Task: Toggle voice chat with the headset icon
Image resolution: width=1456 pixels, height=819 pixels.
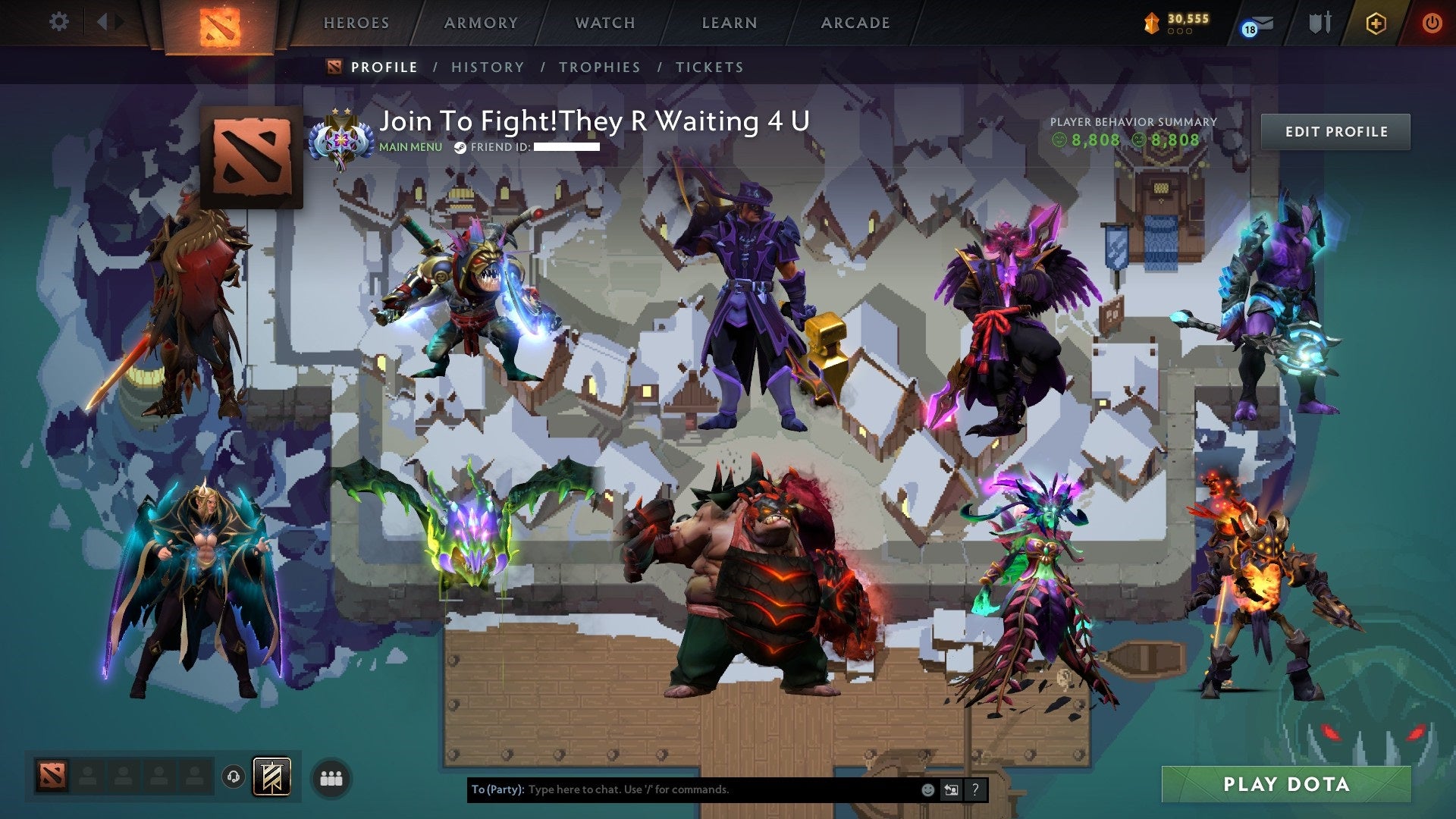Action: pyautogui.click(x=234, y=777)
